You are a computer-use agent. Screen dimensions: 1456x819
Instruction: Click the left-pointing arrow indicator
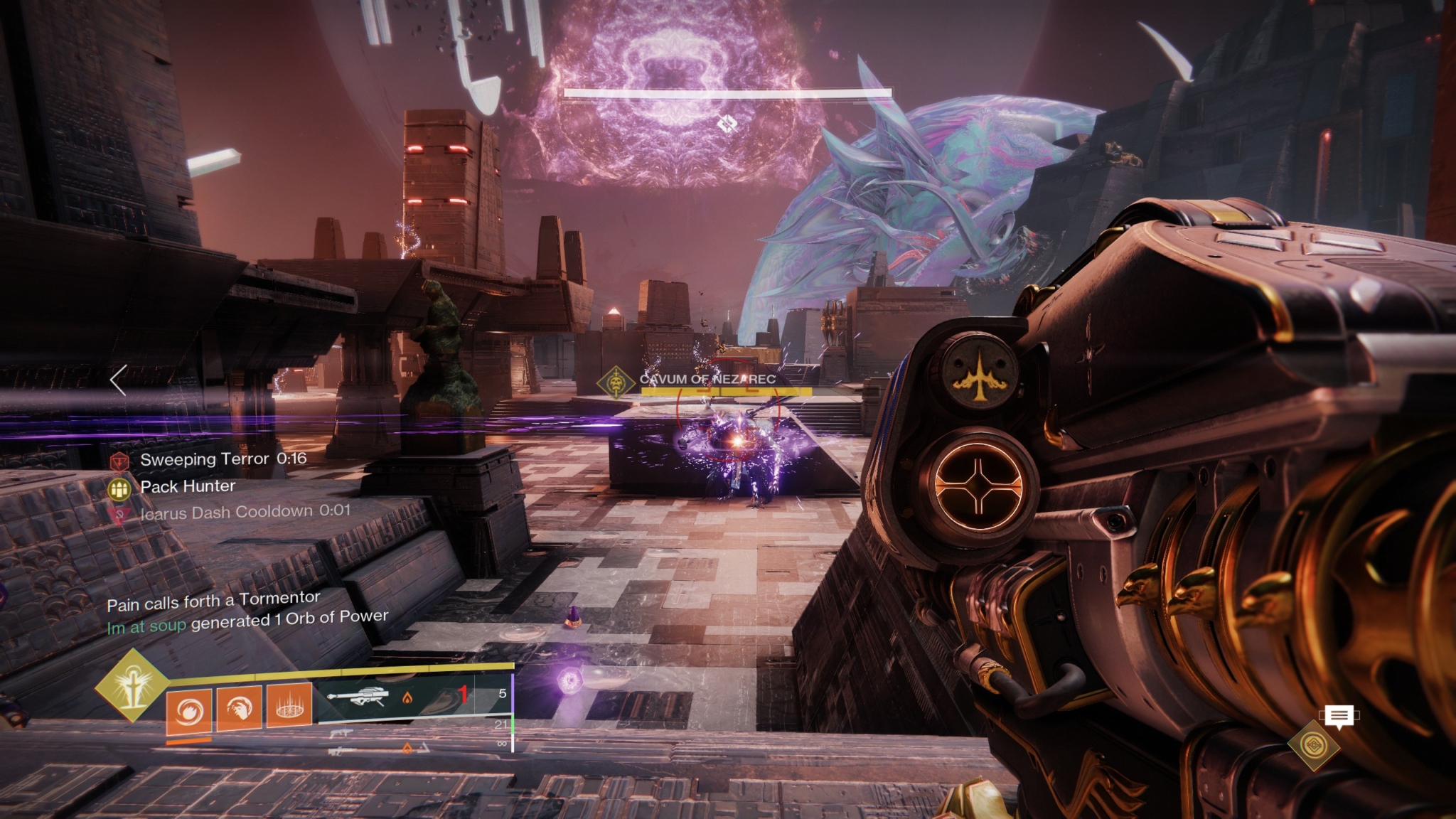pos(119,380)
